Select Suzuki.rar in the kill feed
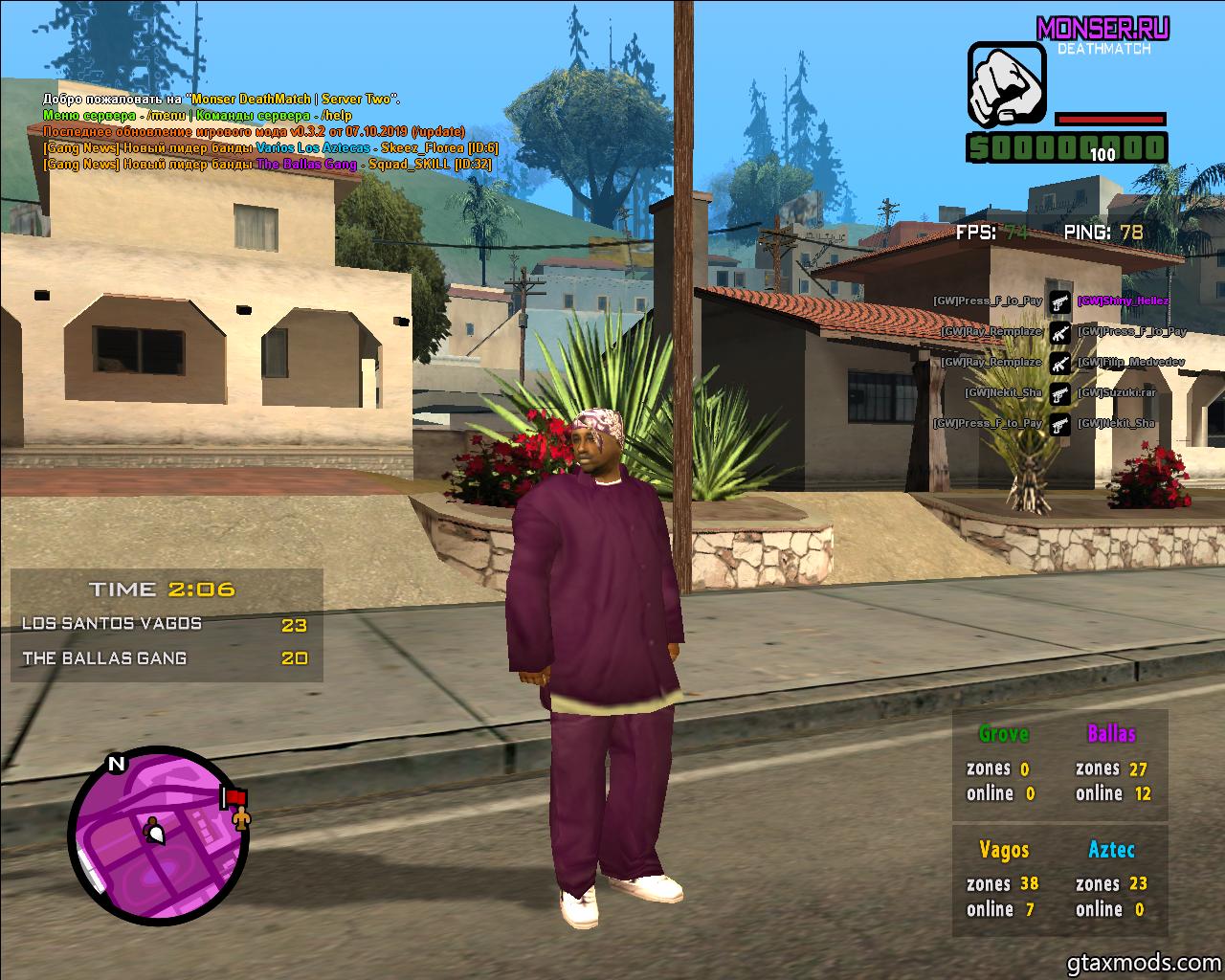Screen dimensions: 1225x980 tap(1116, 393)
